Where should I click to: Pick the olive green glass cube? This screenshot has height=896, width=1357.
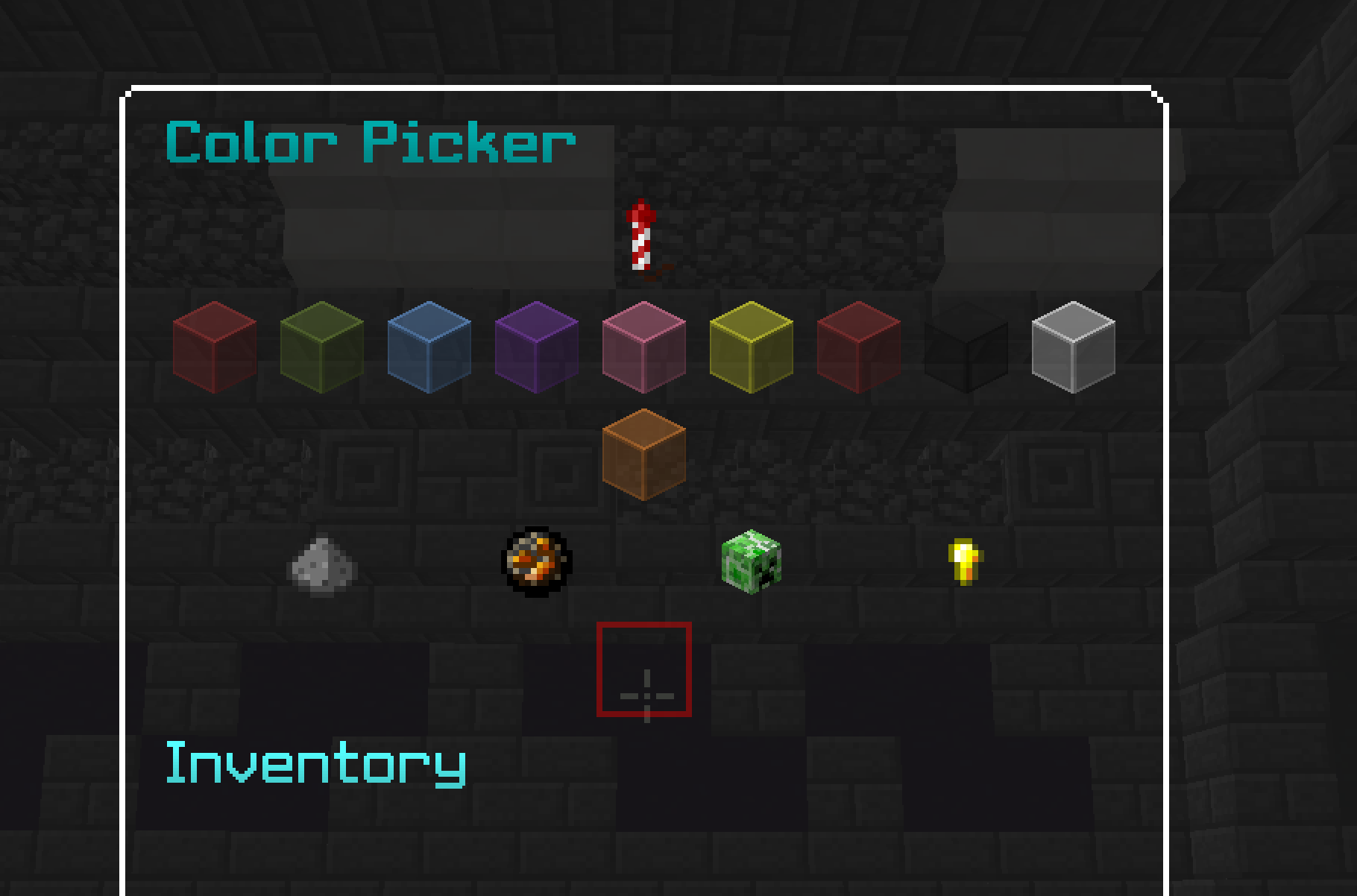(x=321, y=347)
